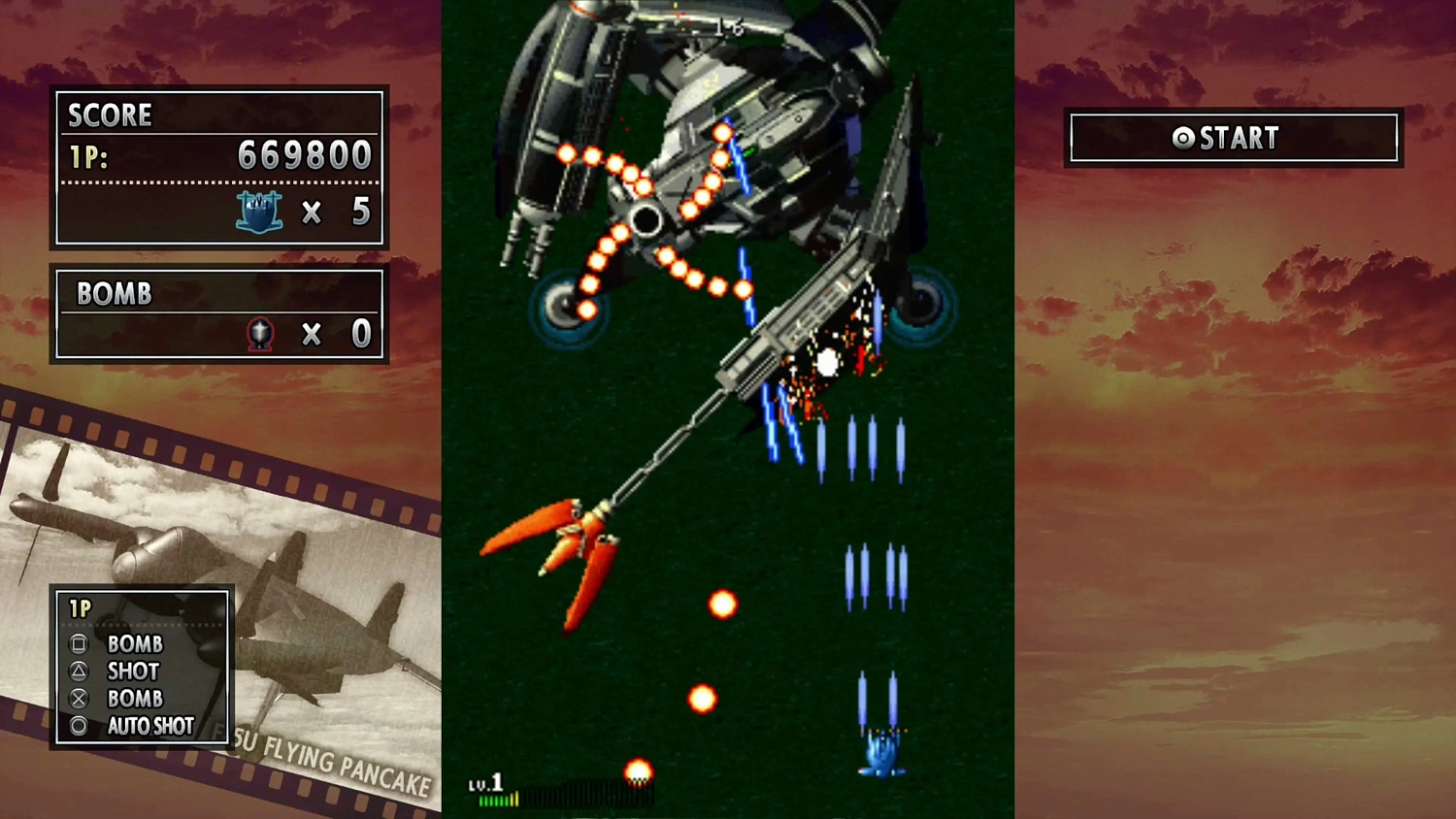Select the Square button BOMB mapping icon

coord(79,643)
